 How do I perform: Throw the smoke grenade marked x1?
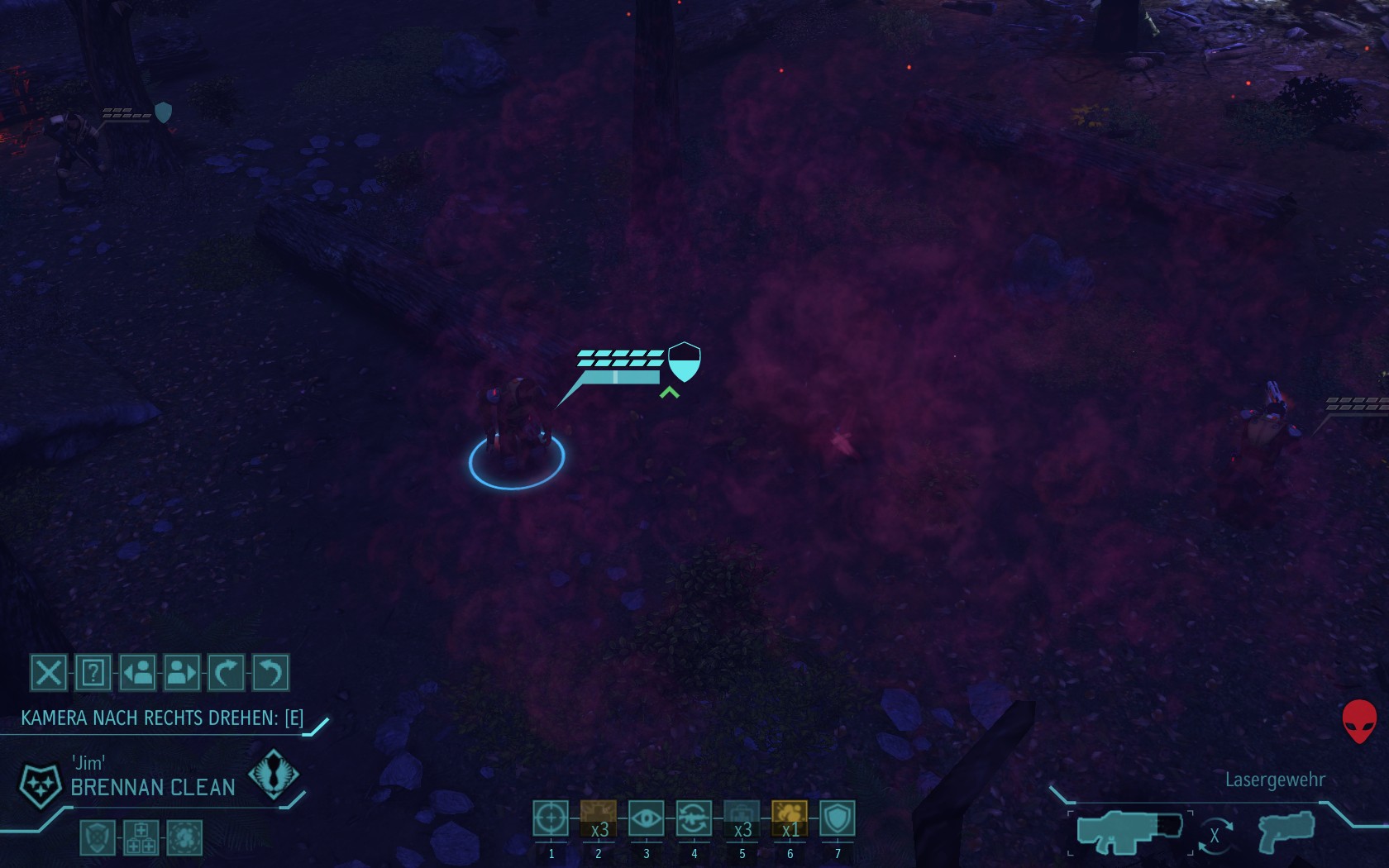click(790, 819)
